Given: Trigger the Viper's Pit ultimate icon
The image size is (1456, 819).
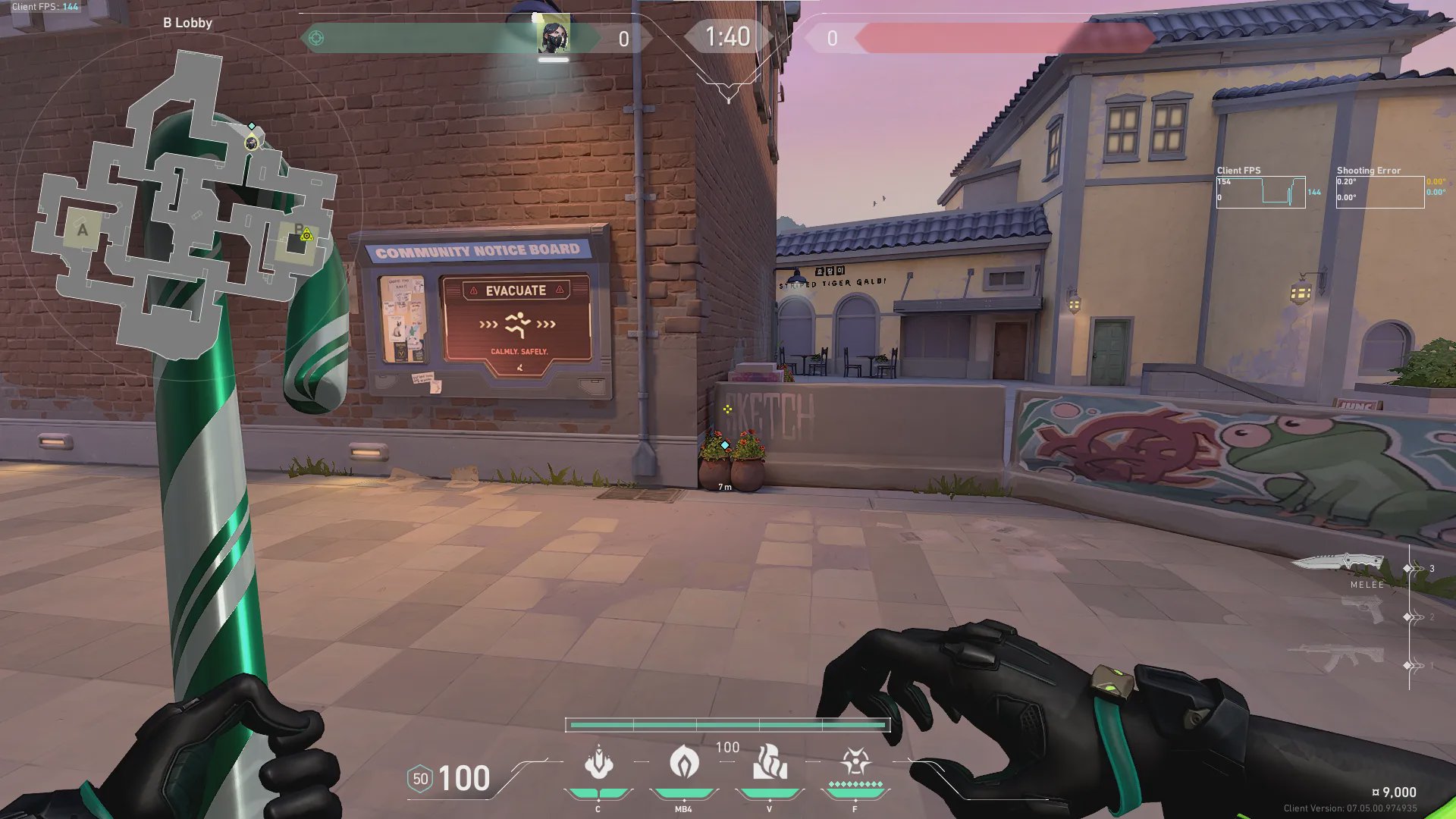Looking at the screenshot, I should [855, 762].
